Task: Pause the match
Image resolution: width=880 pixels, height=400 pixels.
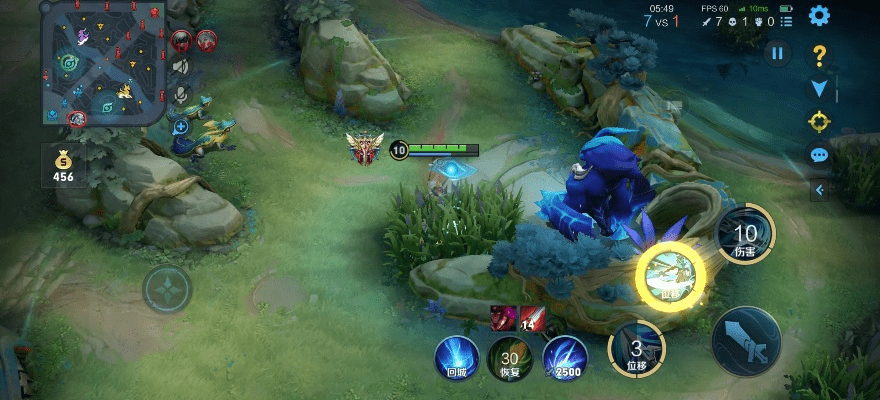Action: [777, 54]
